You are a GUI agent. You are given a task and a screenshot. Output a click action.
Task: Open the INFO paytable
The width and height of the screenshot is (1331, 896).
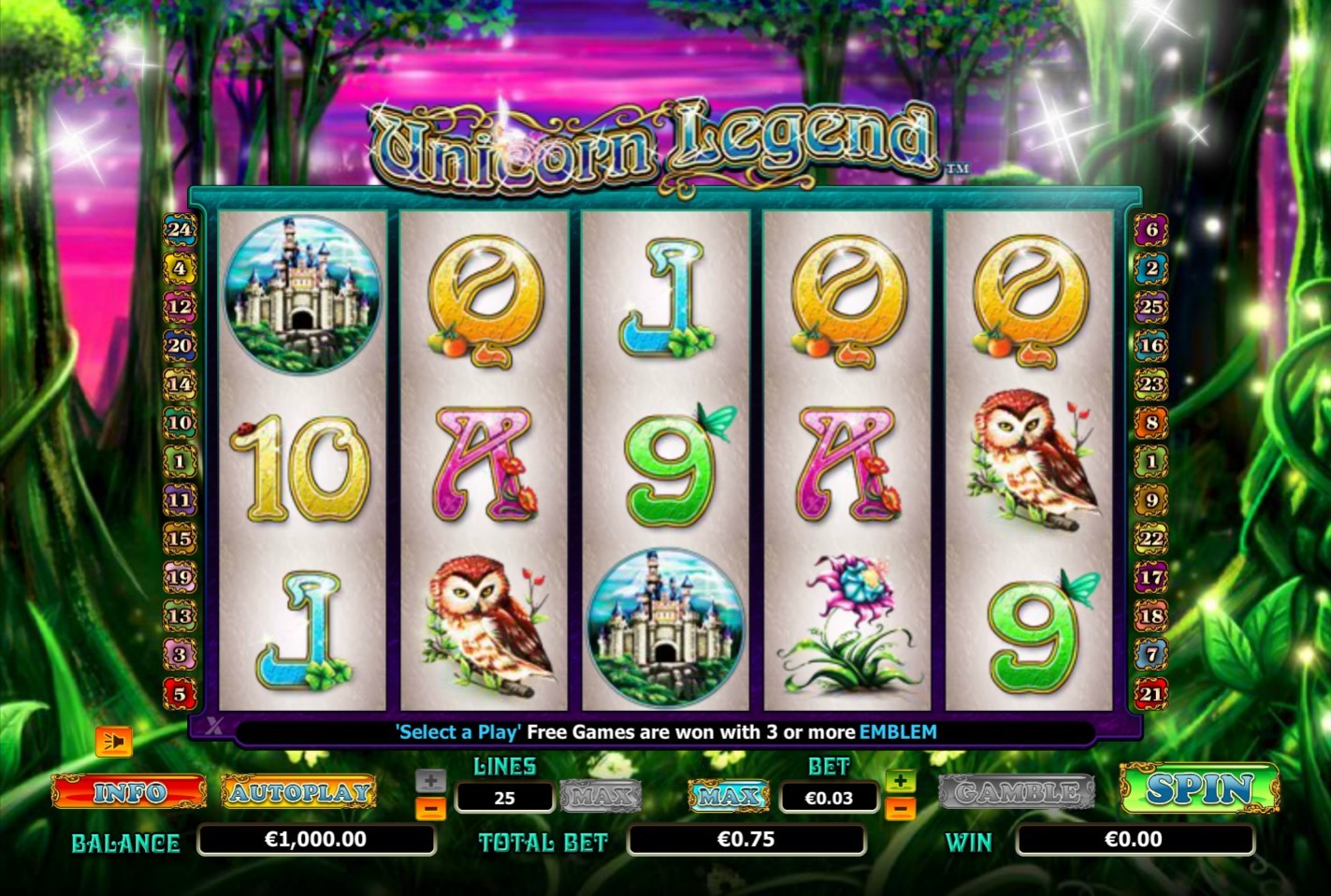pyautogui.click(x=129, y=792)
